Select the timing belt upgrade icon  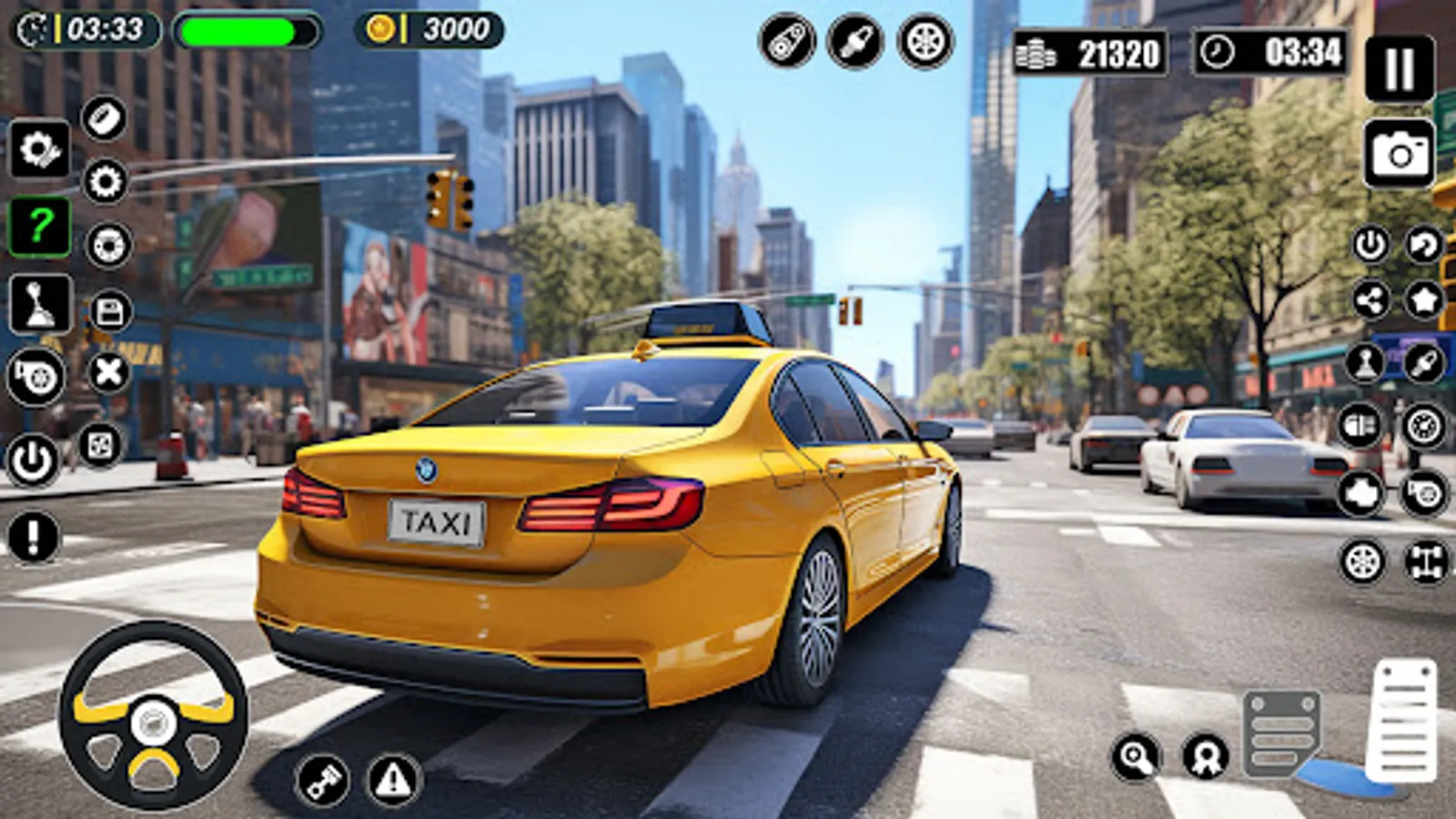pyautogui.click(x=786, y=42)
